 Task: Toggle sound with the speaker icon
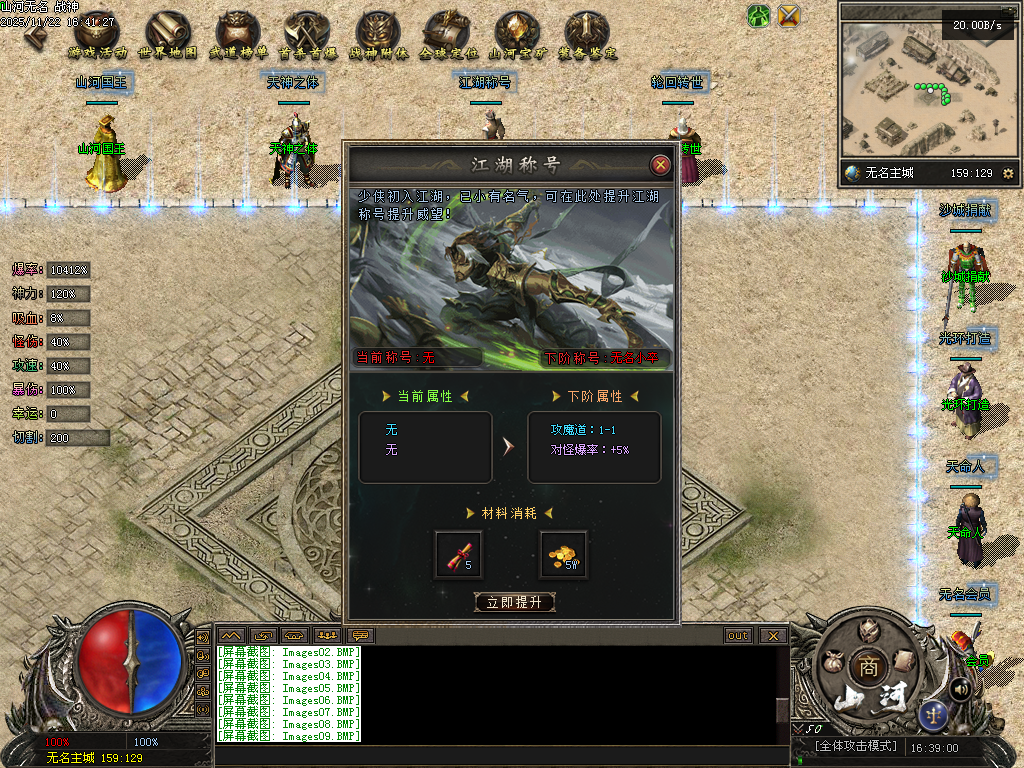click(x=960, y=688)
